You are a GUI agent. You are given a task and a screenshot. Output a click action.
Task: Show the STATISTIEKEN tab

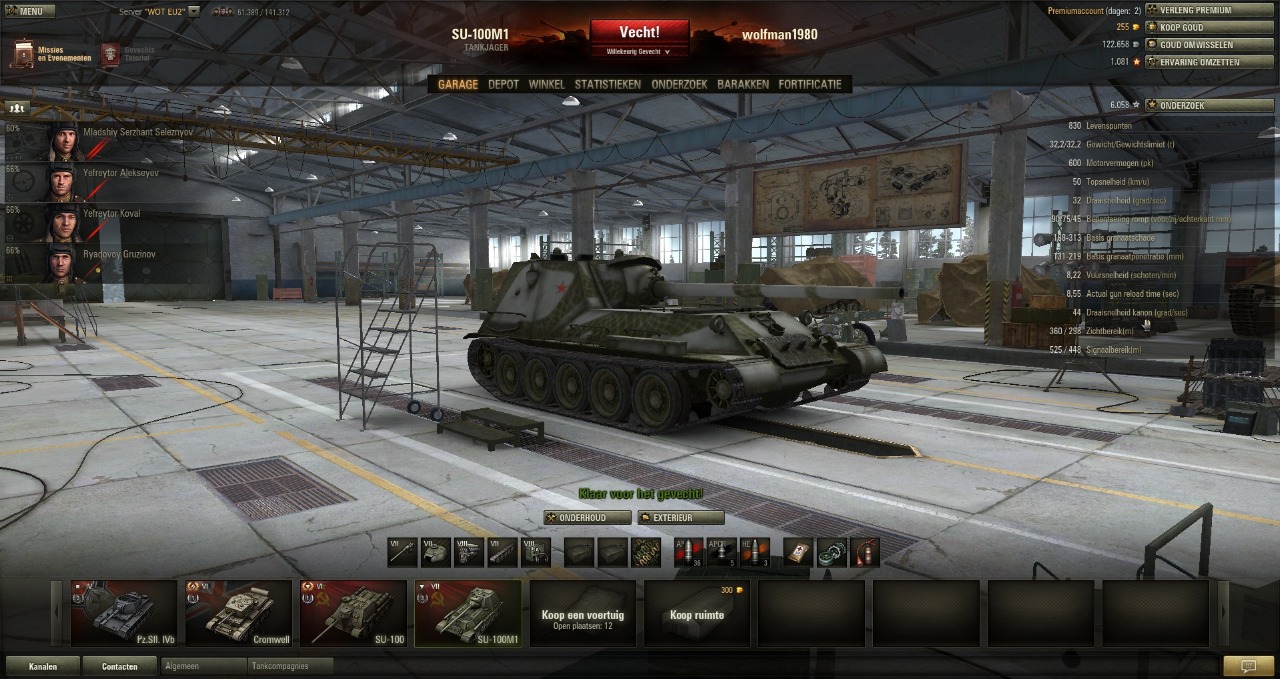(x=607, y=85)
